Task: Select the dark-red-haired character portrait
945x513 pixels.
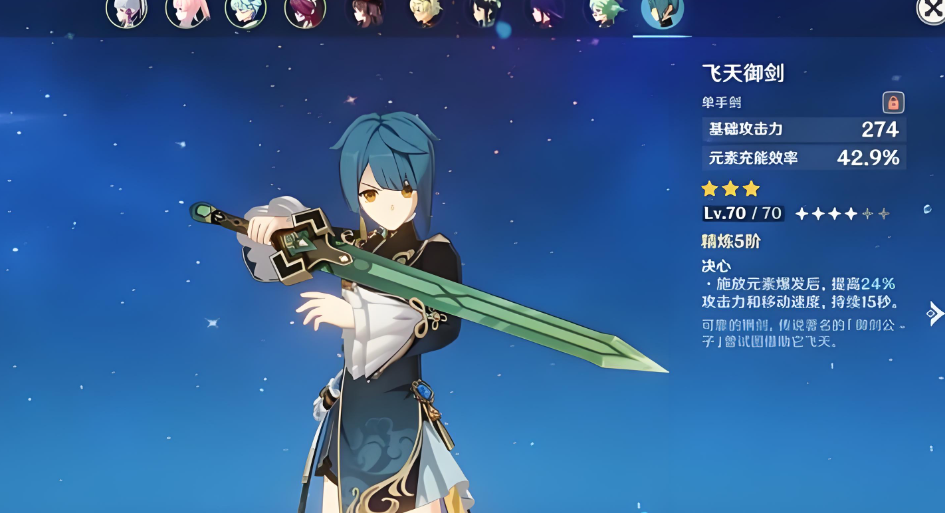Action: 305,10
